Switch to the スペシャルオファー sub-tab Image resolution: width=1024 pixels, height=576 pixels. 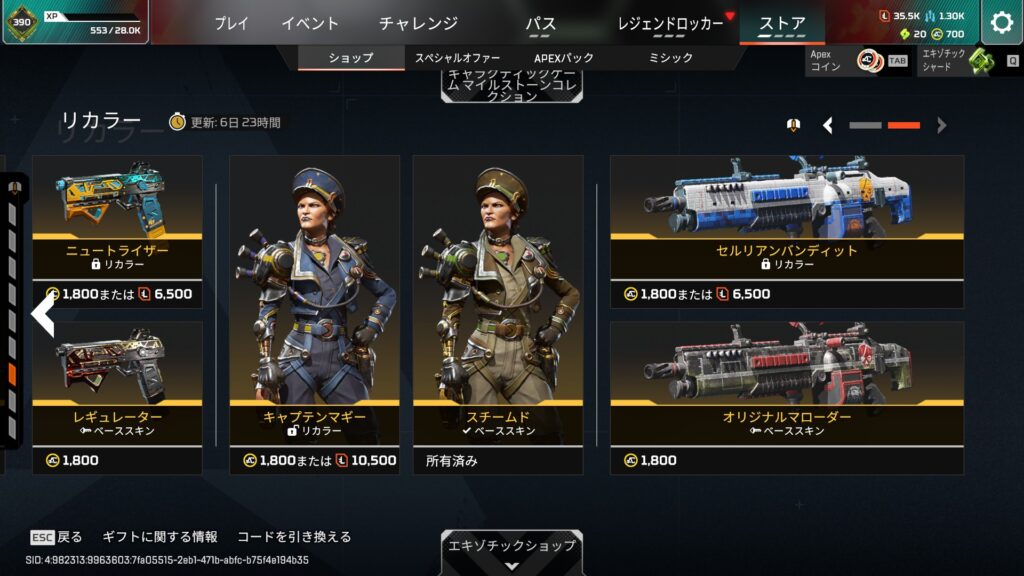(458, 58)
